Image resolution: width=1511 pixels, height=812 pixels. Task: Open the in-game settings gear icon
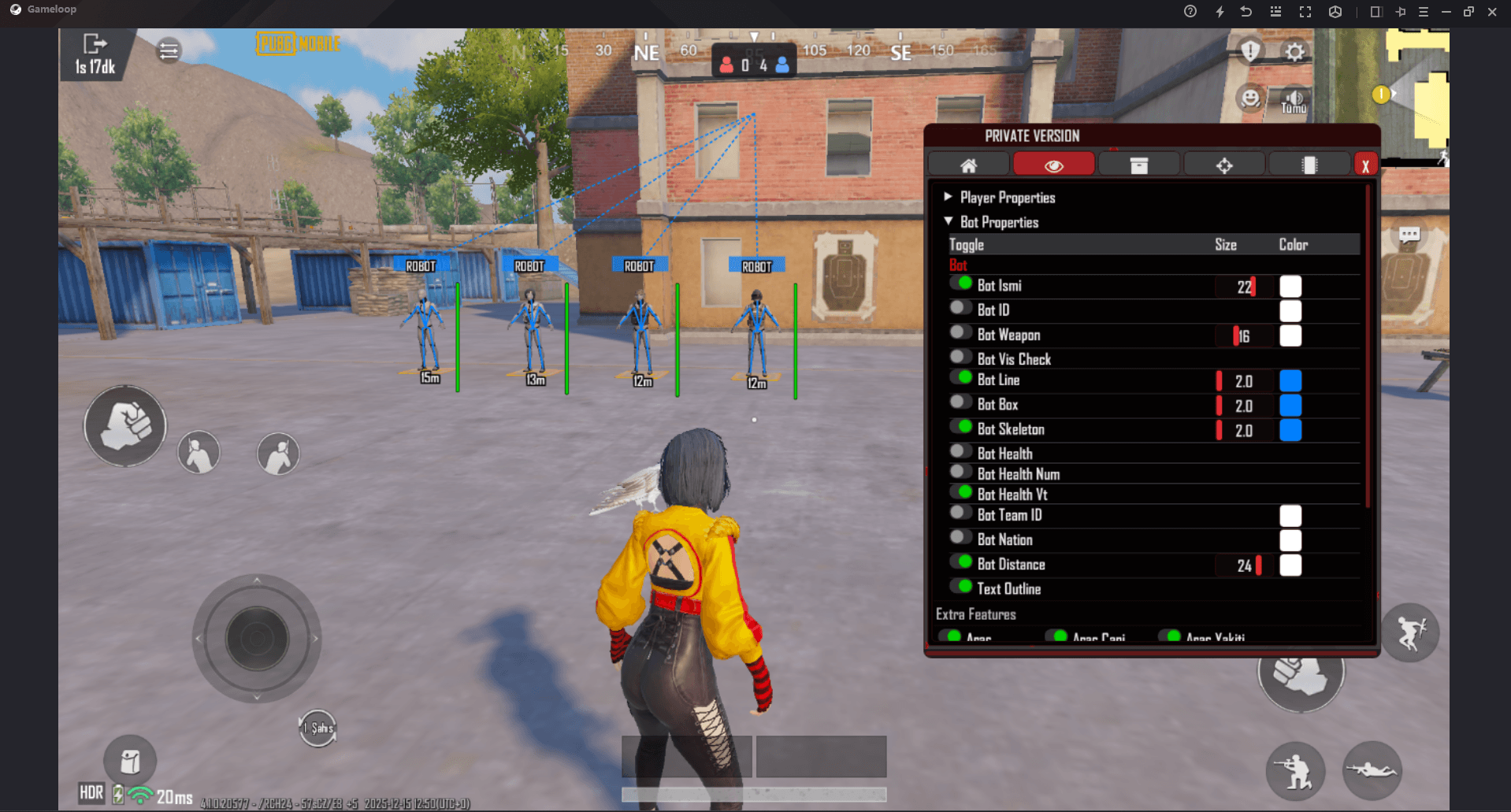1294,50
